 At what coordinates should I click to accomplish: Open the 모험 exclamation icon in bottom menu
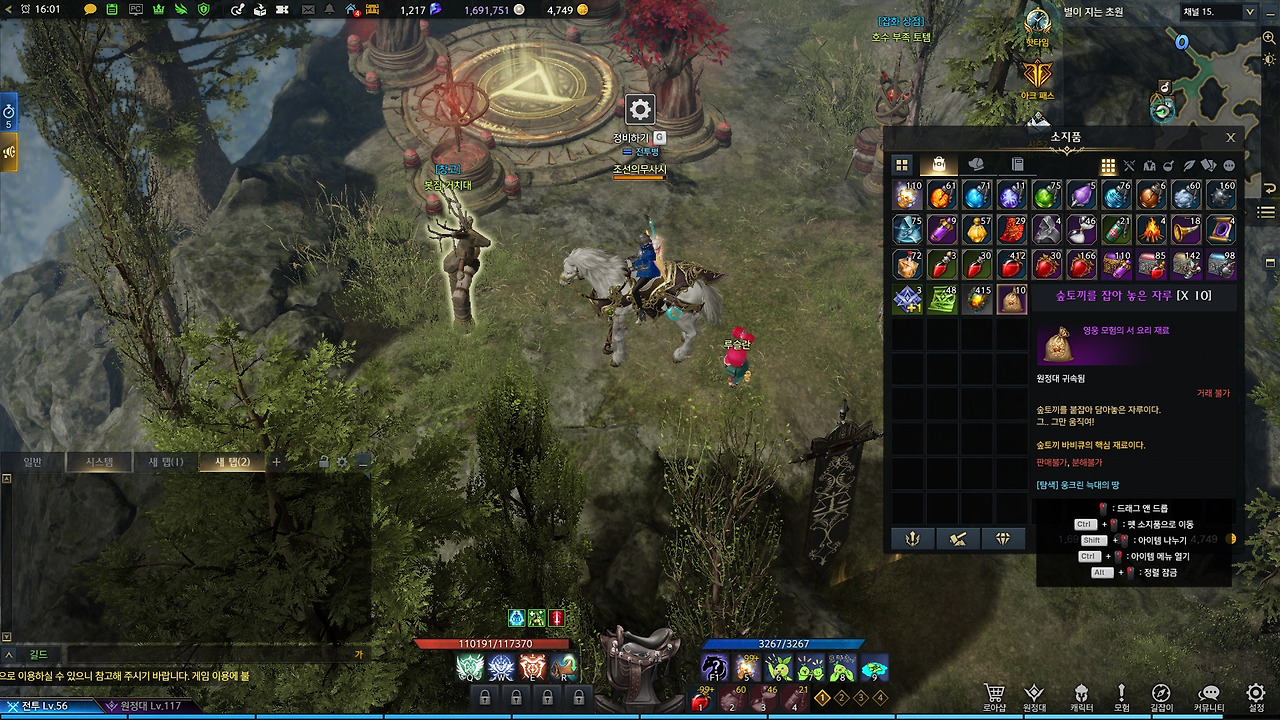(1121, 692)
